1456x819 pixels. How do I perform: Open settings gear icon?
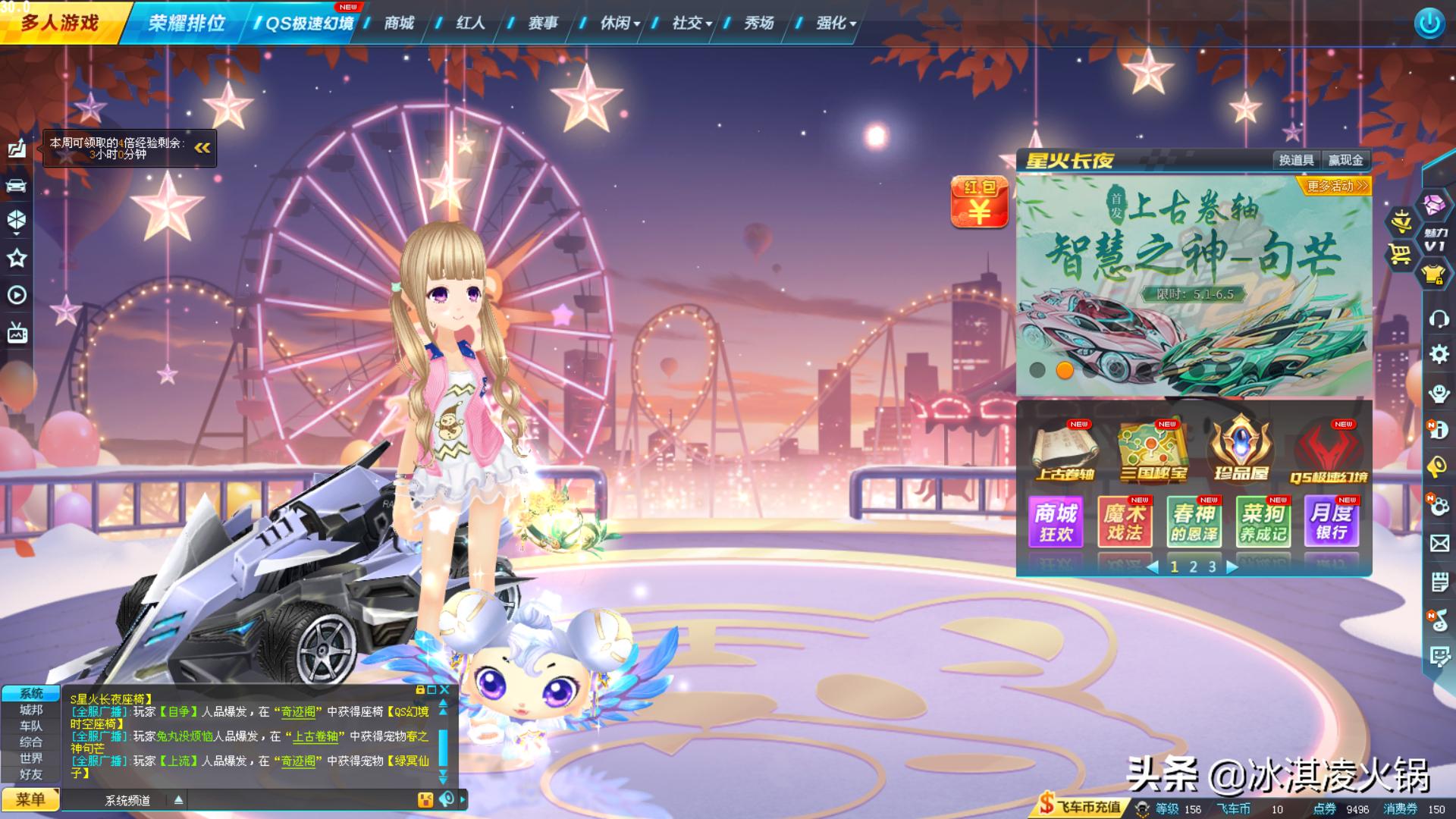(x=1439, y=354)
